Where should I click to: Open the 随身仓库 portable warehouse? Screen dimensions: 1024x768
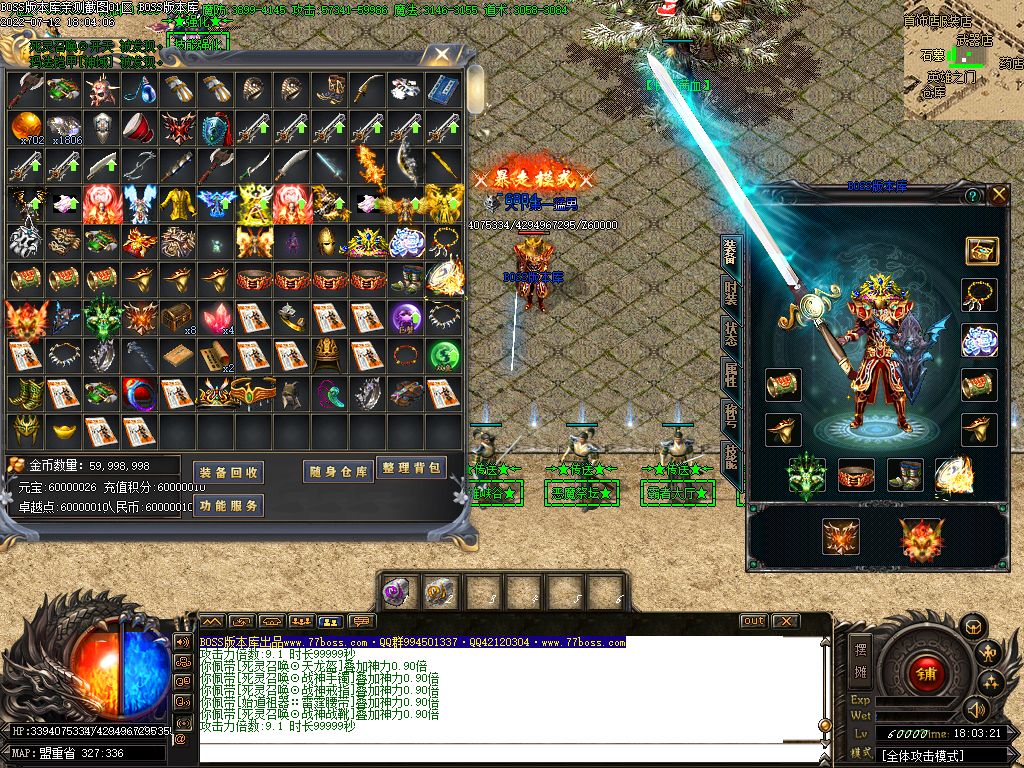point(338,472)
